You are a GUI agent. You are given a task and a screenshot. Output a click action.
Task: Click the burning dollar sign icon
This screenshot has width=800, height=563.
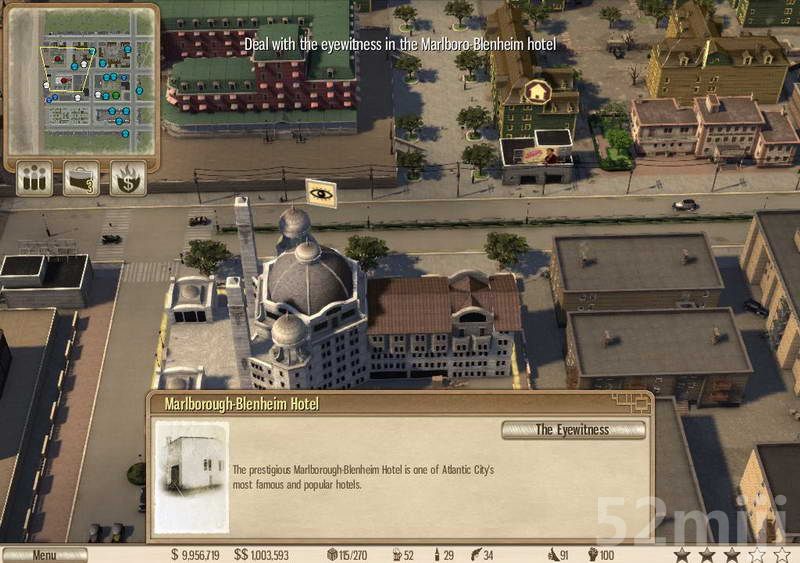point(128,177)
